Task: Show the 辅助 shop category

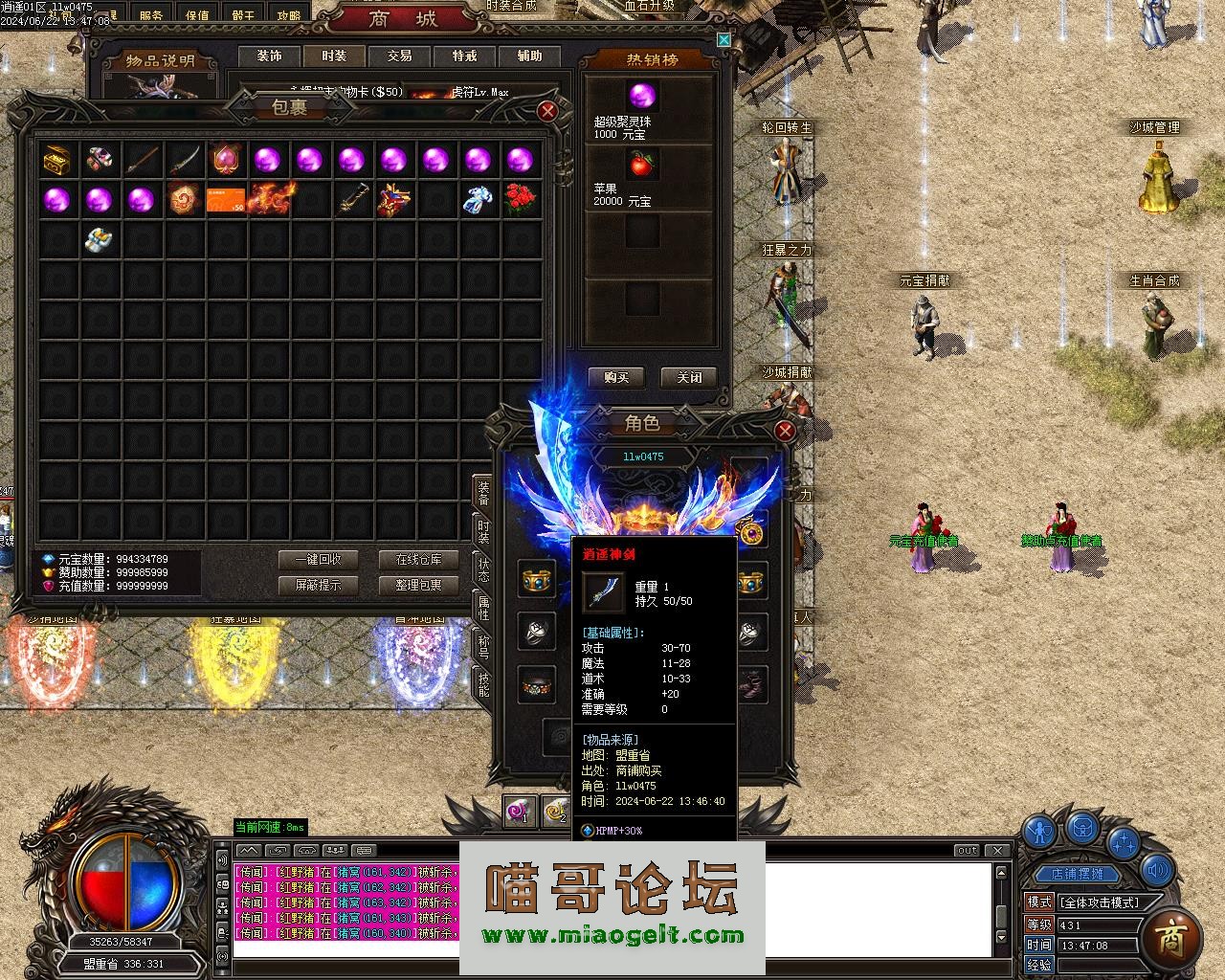Action: tap(529, 56)
